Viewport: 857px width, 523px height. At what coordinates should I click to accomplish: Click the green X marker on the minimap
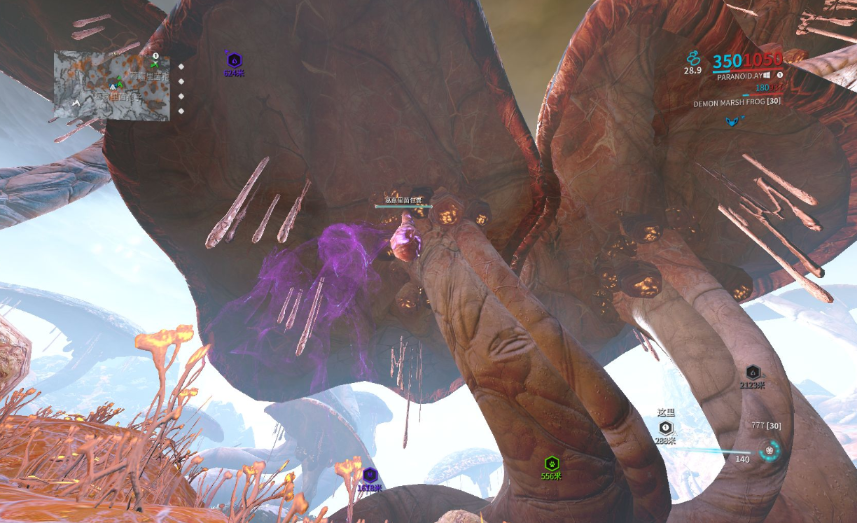154,64
